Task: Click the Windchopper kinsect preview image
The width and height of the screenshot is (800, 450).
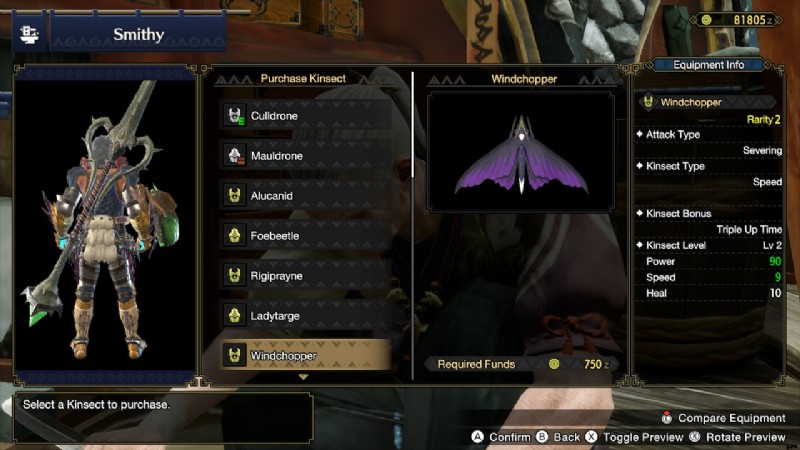Action: [x=520, y=152]
